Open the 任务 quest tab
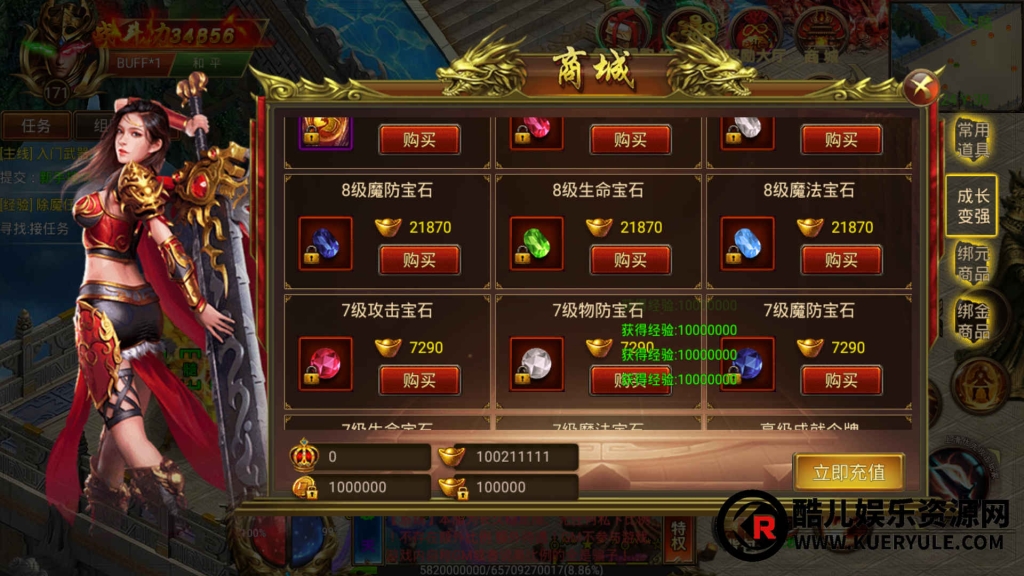The image size is (1024, 576). point(35,126)
